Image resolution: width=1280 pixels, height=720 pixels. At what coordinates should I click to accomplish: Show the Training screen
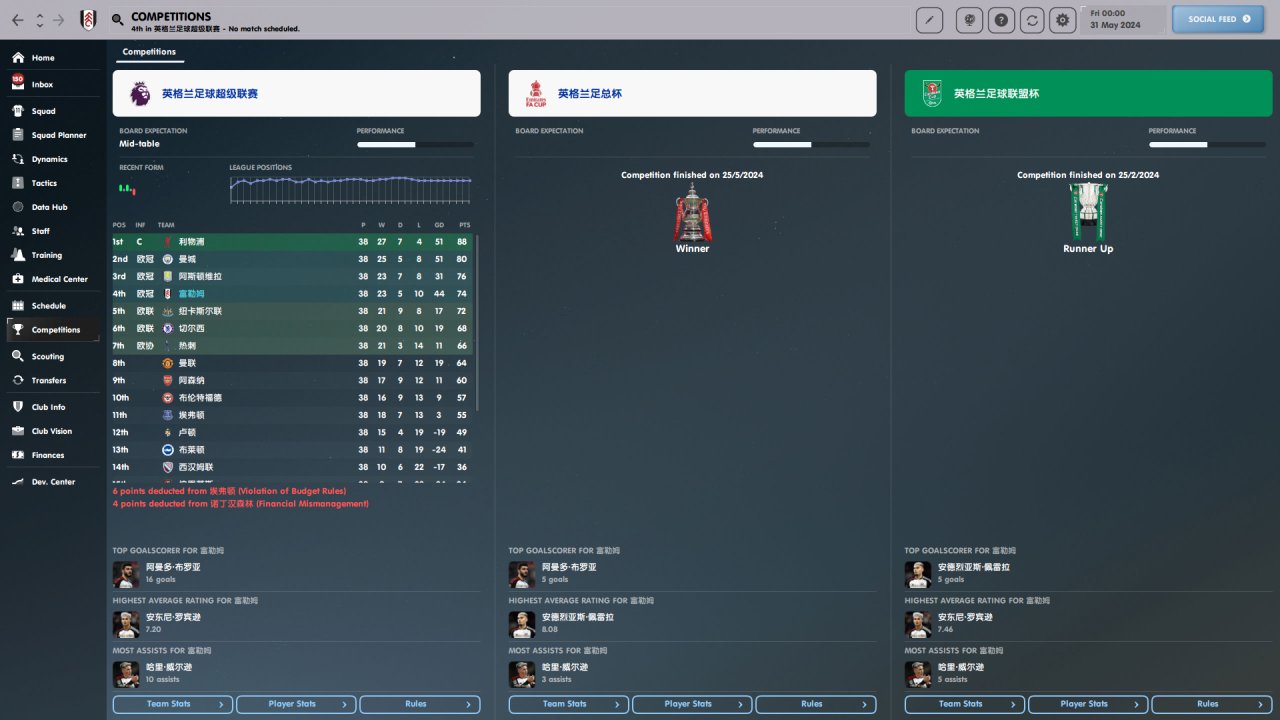(46, 255)
